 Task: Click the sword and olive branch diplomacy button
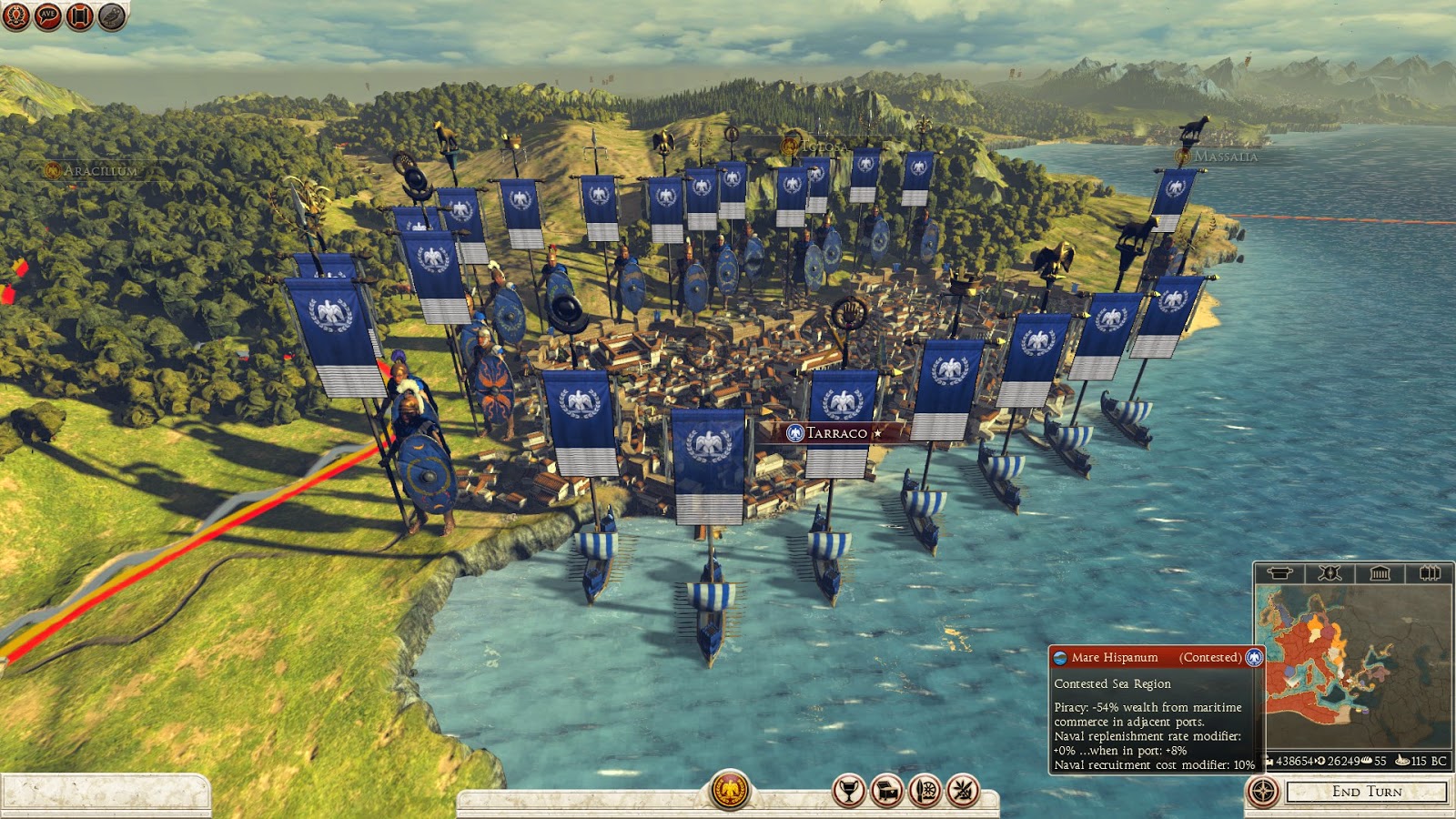(963, 791)
